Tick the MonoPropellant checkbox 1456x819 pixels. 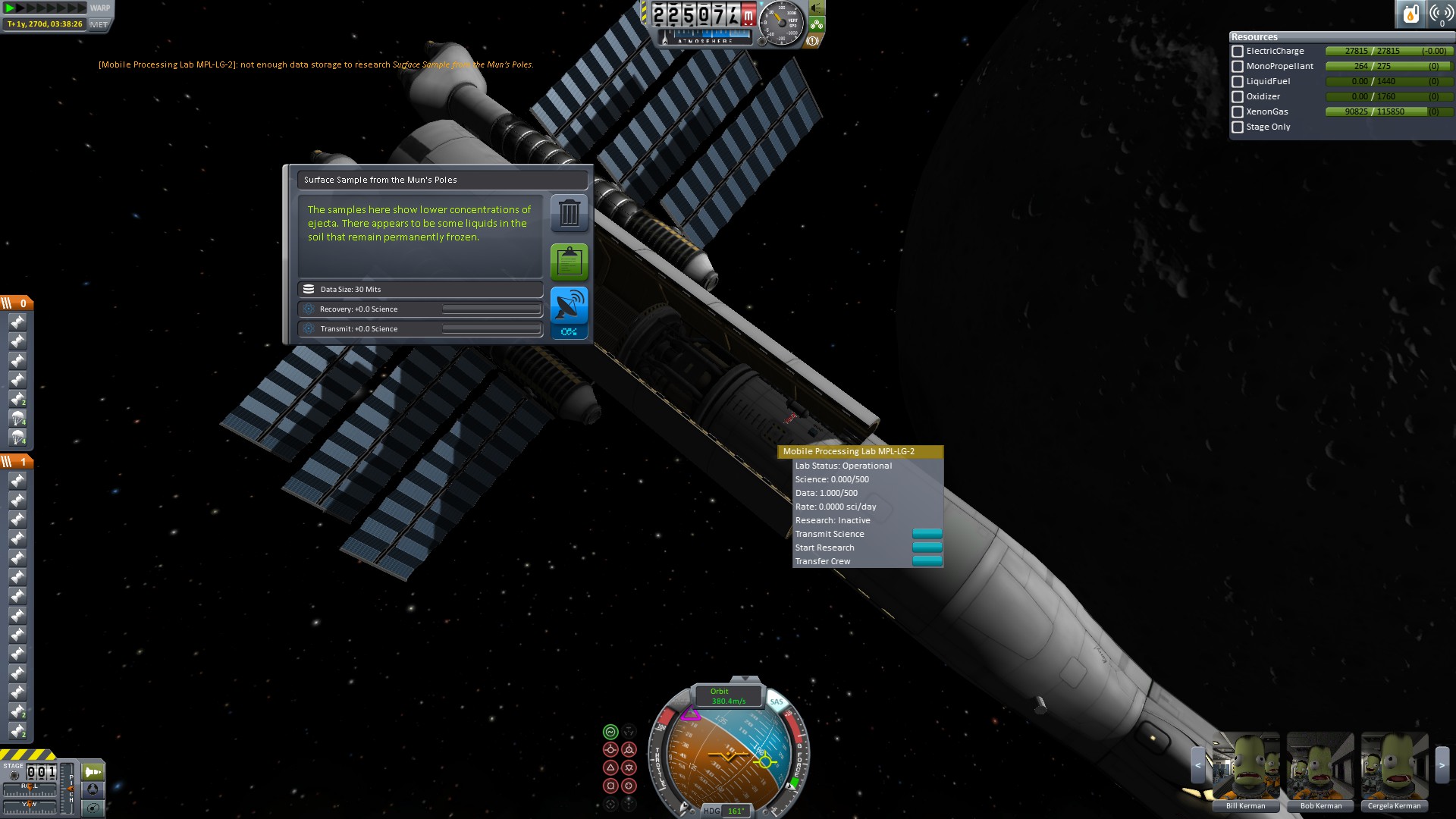(1238, 67)
